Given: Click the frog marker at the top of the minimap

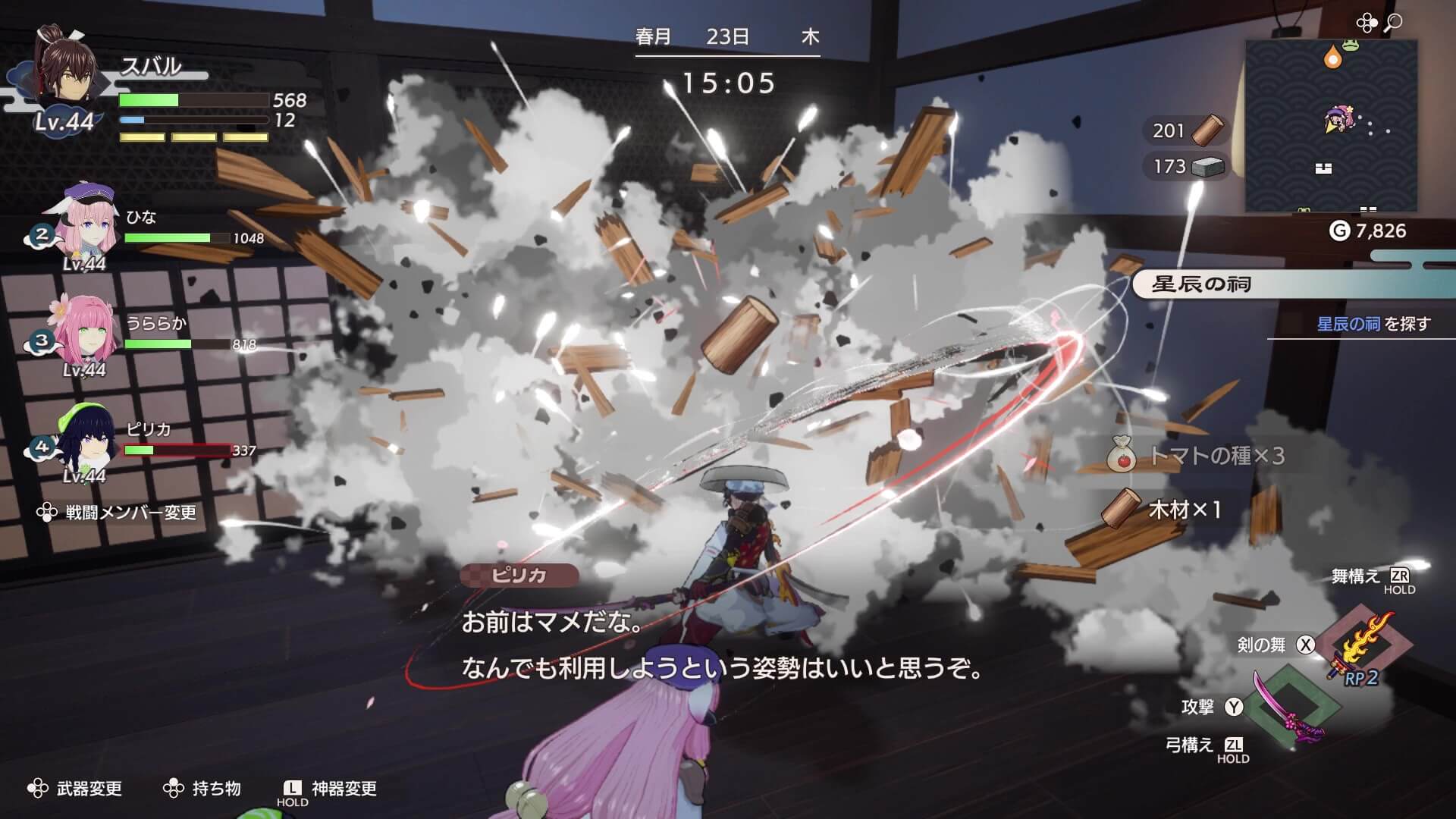Looking at the screenshot, I should (1351, 45).
